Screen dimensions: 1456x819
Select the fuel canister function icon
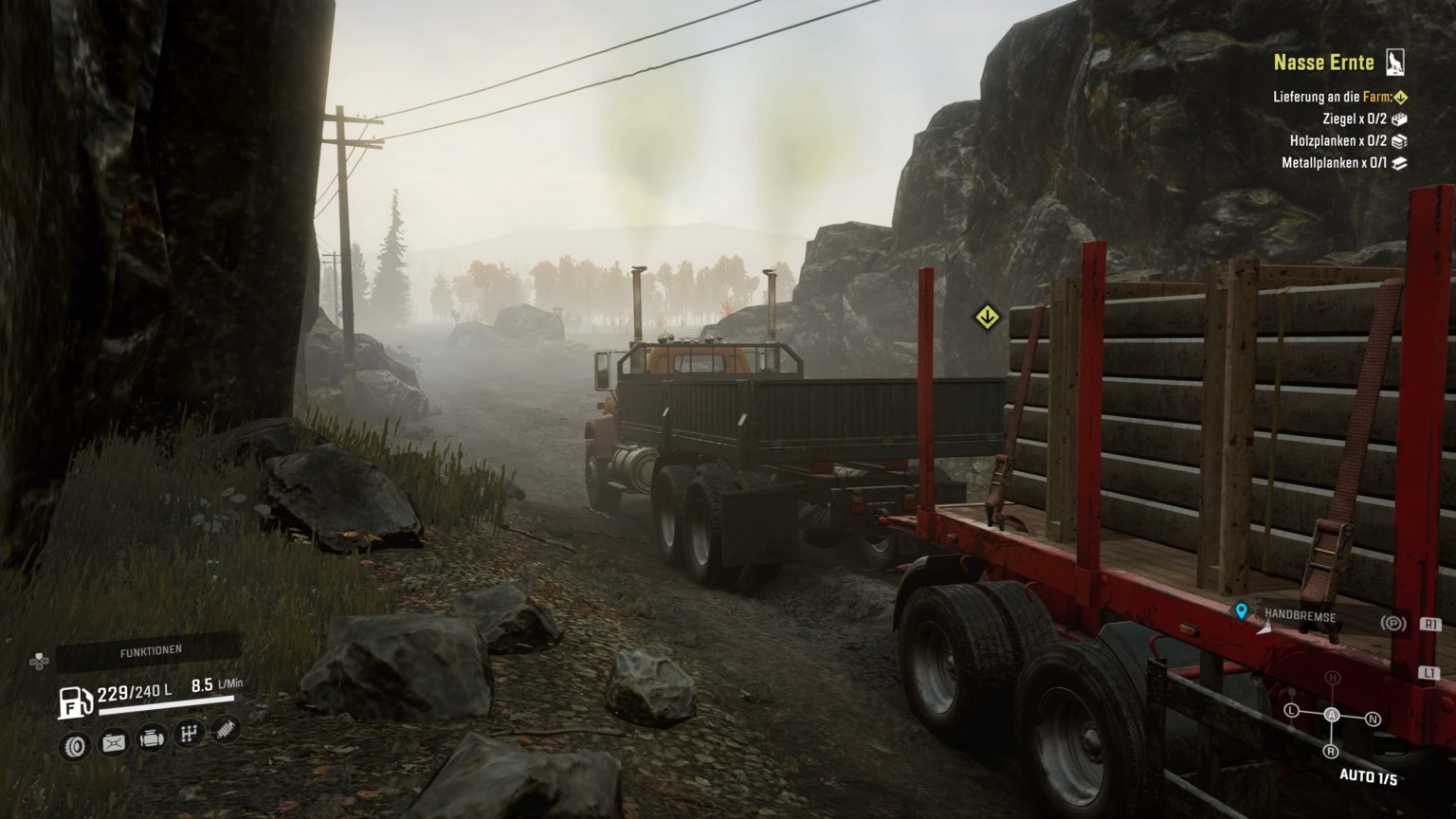click(113, 742)
